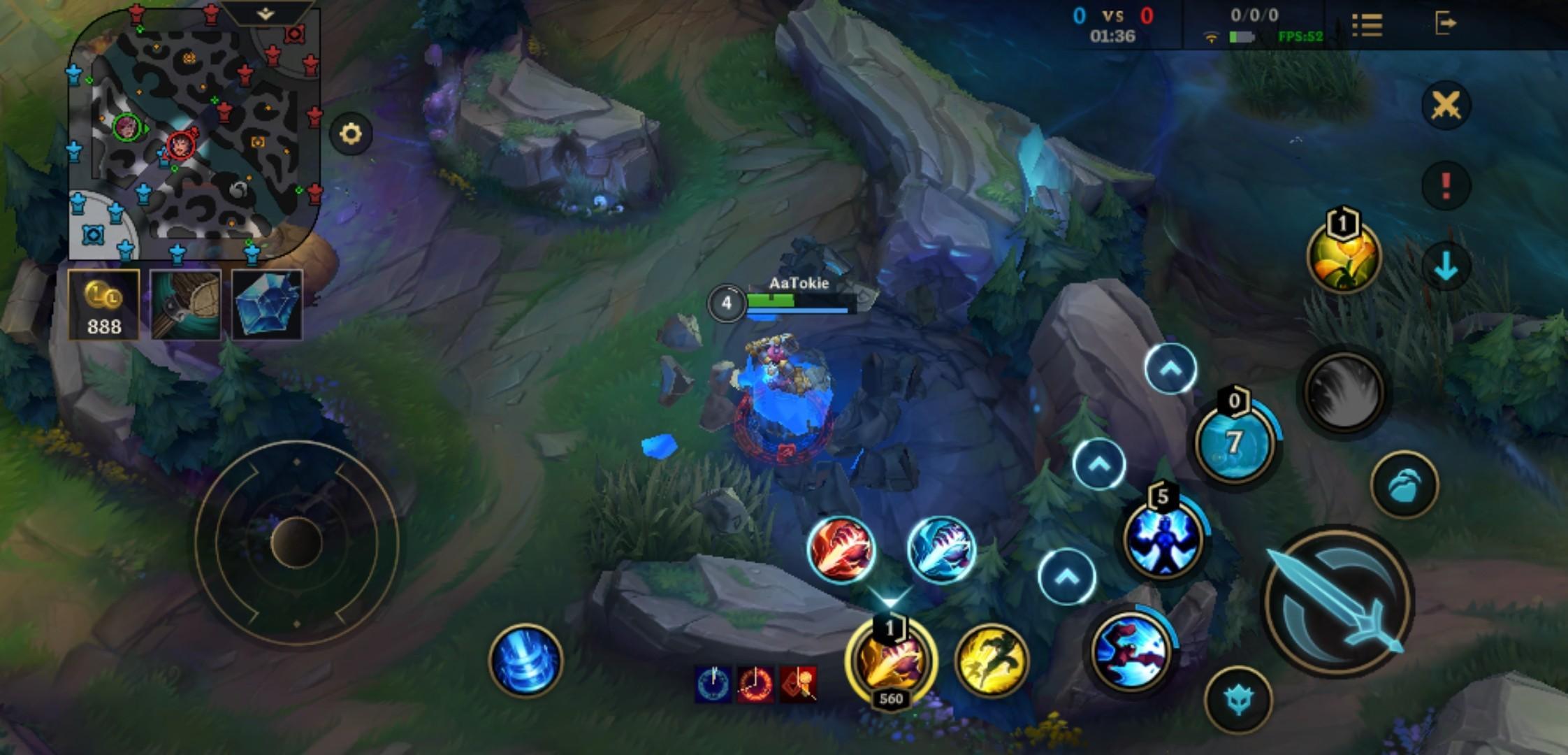Image resolution: width=1568 pixels, height=755 pixels.
Task: Send the red exclamation danger ping
Action: (x=1446, y=186)
